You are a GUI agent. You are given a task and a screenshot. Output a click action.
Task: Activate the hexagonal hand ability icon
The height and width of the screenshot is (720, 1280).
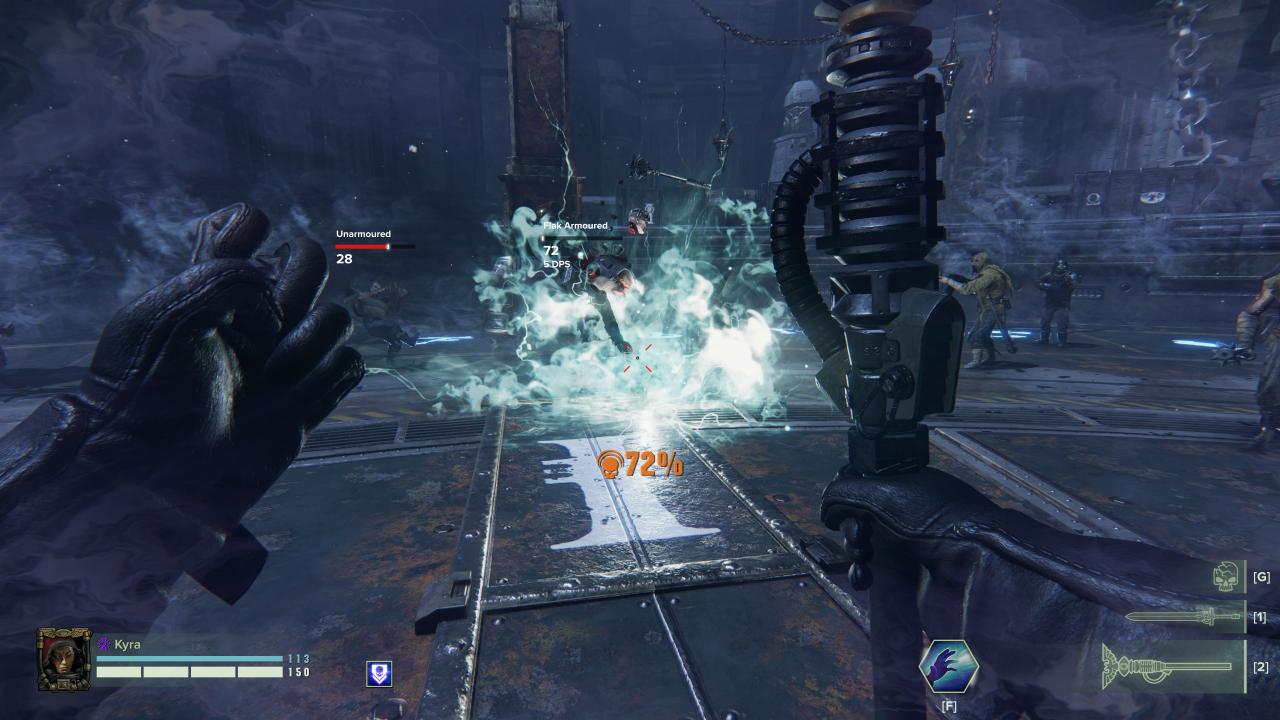click(x=948, y=668)
